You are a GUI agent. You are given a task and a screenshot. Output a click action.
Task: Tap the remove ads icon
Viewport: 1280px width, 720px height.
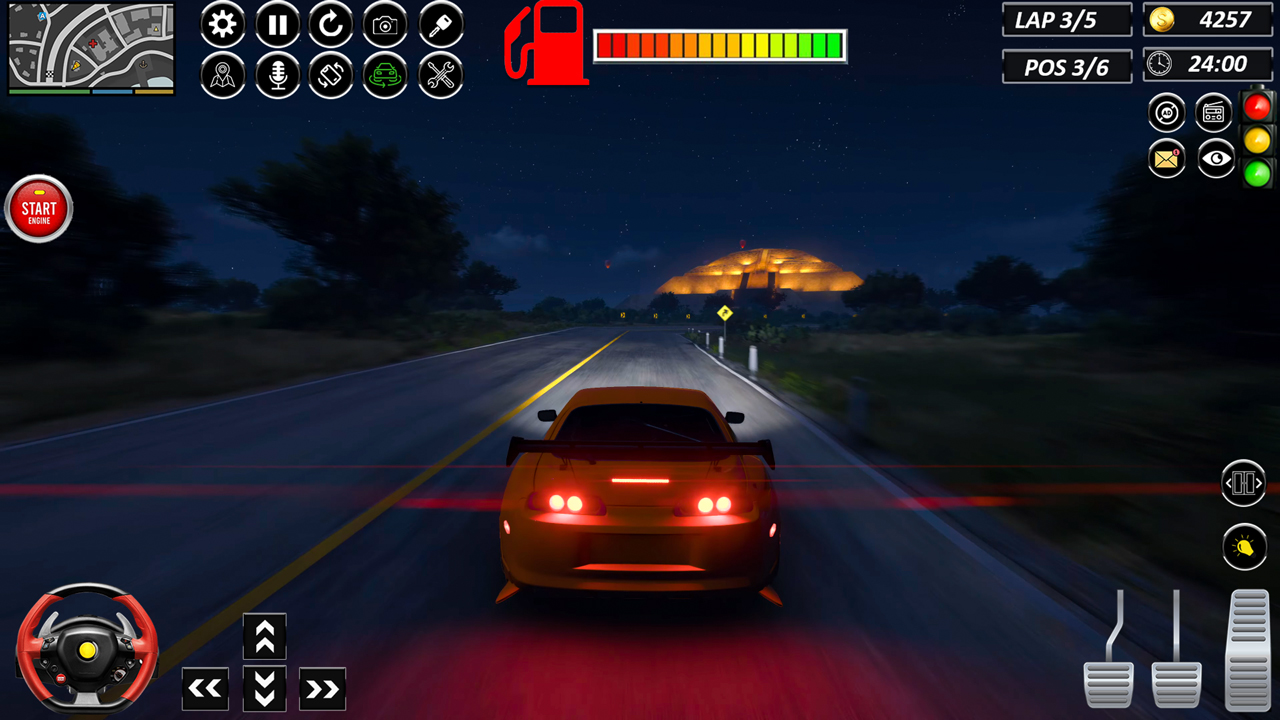[x=1167, y=112]
